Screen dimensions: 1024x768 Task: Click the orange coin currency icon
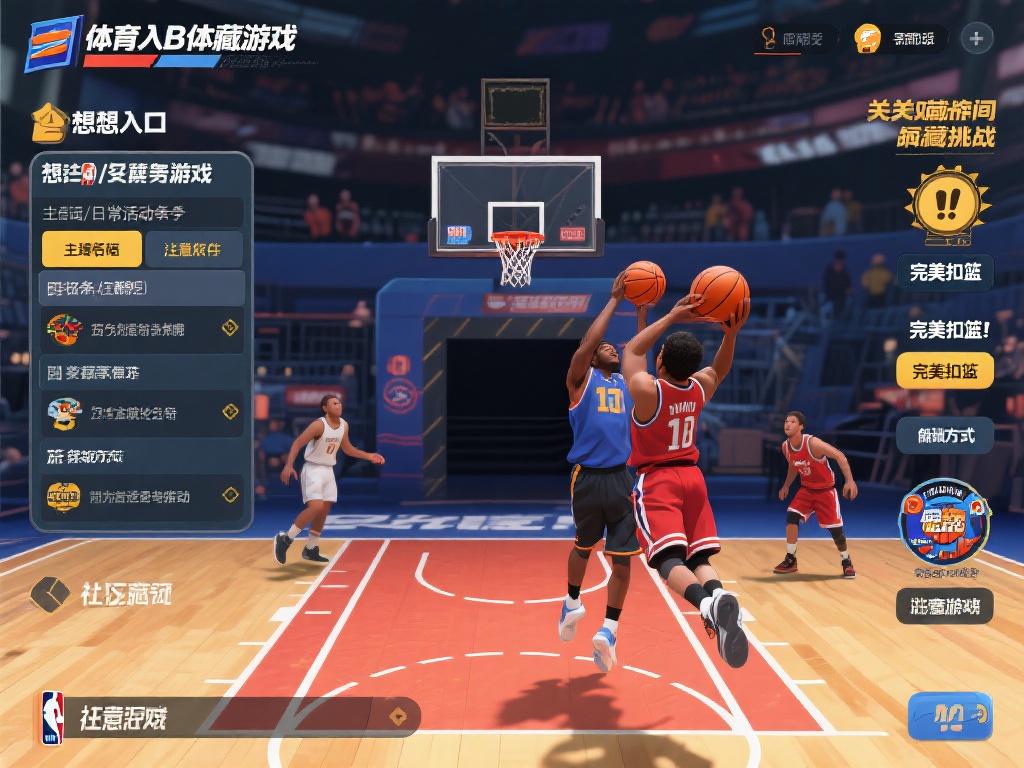[867, 39]
